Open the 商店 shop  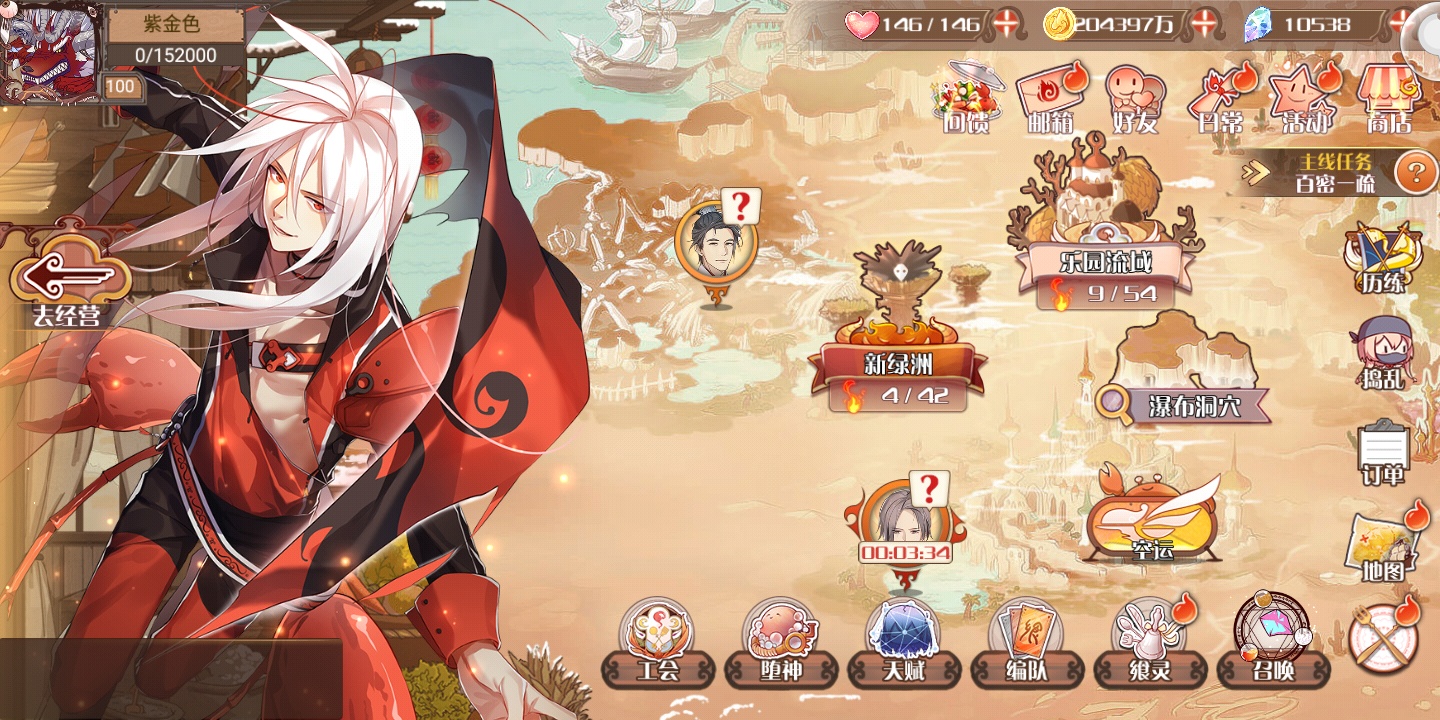coord(1390,98)
